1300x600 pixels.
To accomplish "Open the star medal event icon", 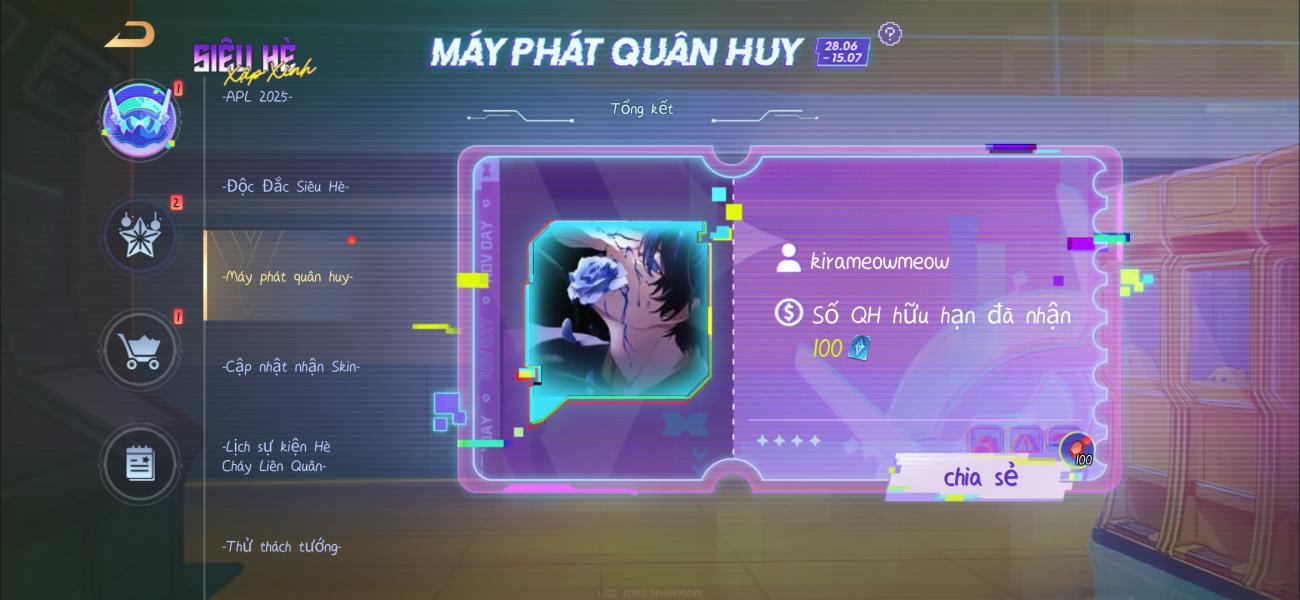I will (x=141, y=235).
